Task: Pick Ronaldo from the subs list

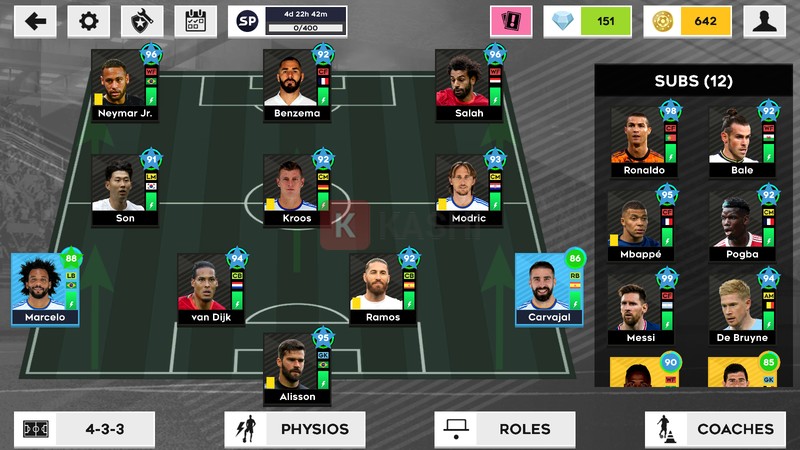Action: [644, 142]
